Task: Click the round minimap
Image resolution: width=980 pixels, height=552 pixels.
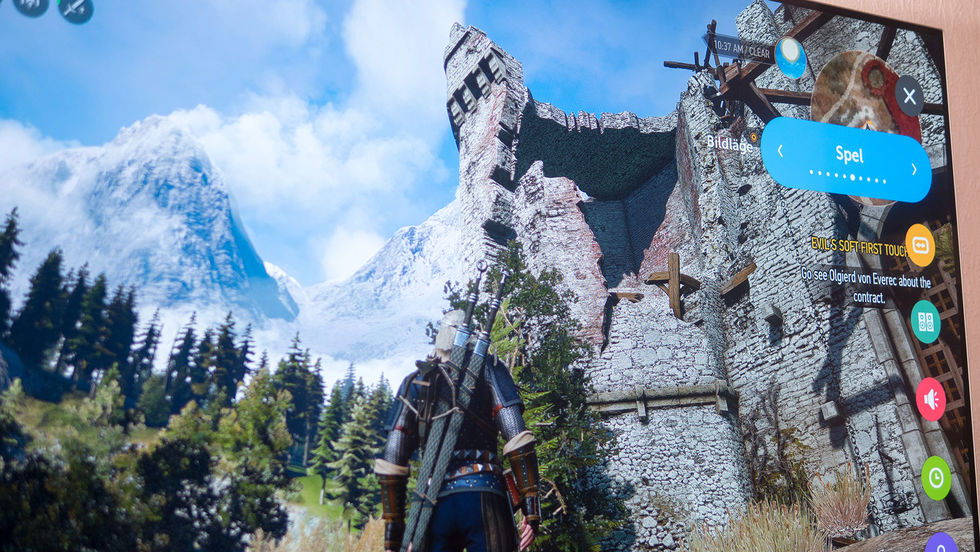Action: (x=864, y=96)
